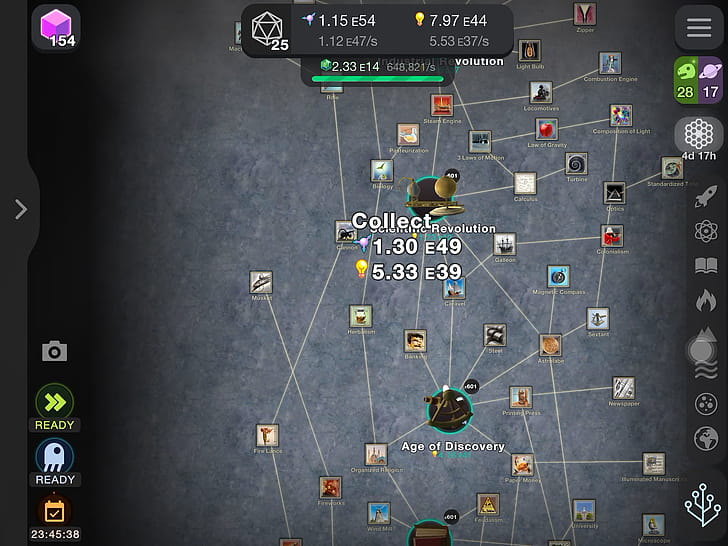Viewport: 728px width, 546px height.
Task: Open the atom icon in the sidebar
Action: tap(706, 231)
